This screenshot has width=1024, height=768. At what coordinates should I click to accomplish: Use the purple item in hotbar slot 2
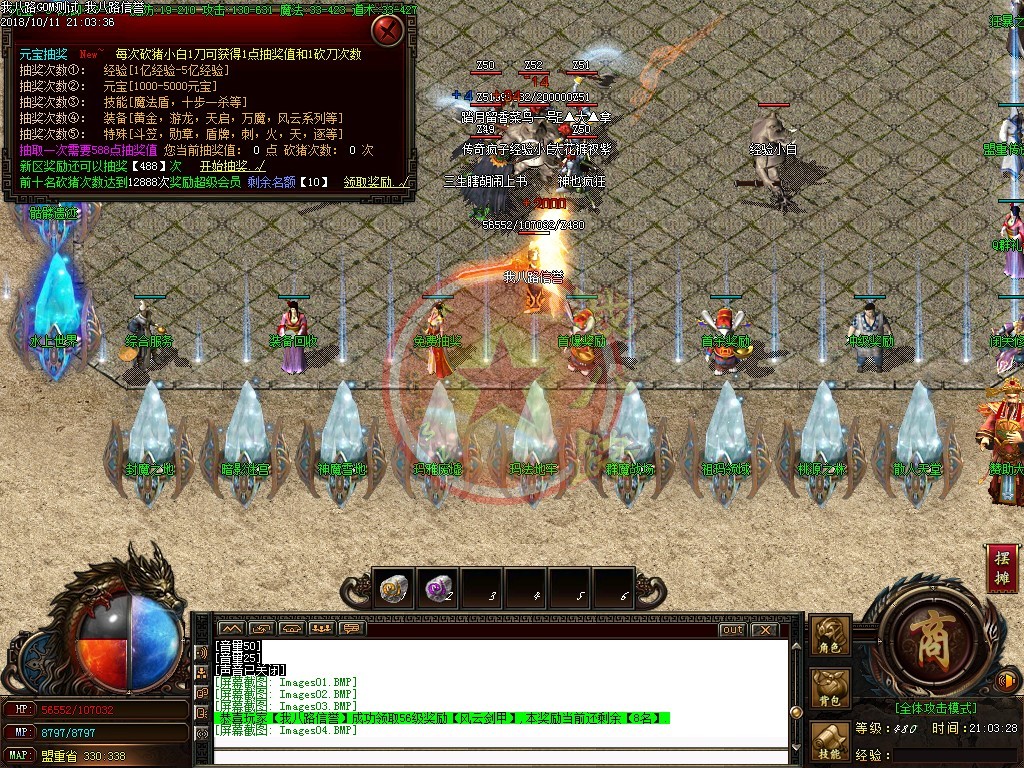438,590
